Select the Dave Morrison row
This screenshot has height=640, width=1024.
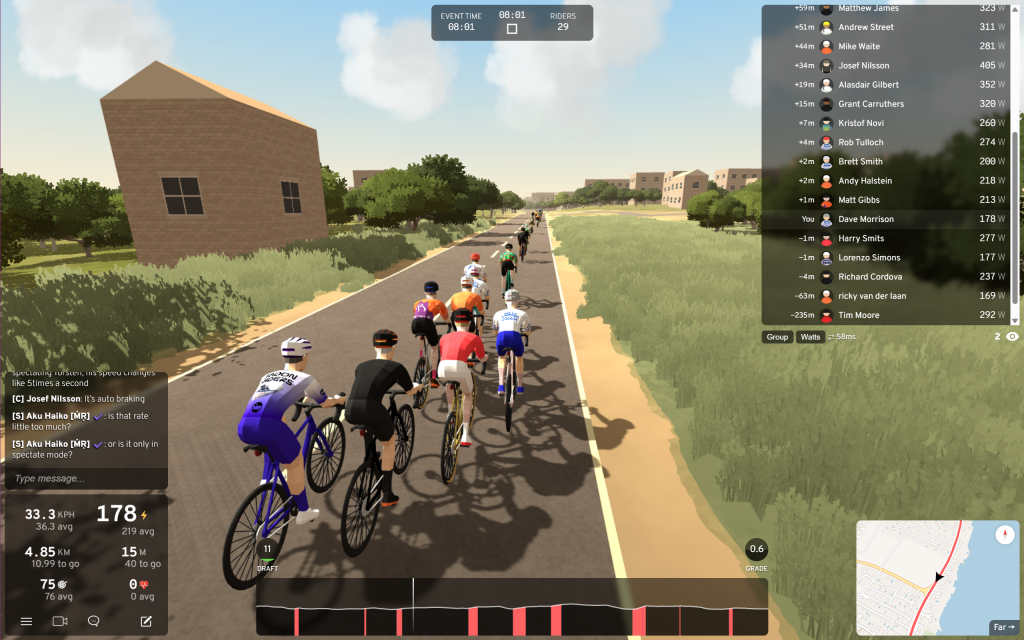pos(890,219)
